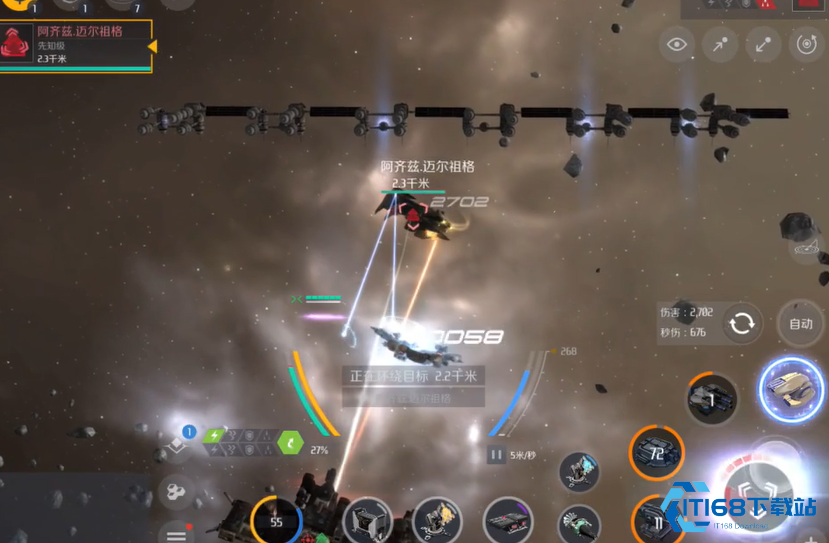The width and height of the screenshot is (829, 543).
Task: Activate the flat purple-lit module
Action: pos(508,521)
